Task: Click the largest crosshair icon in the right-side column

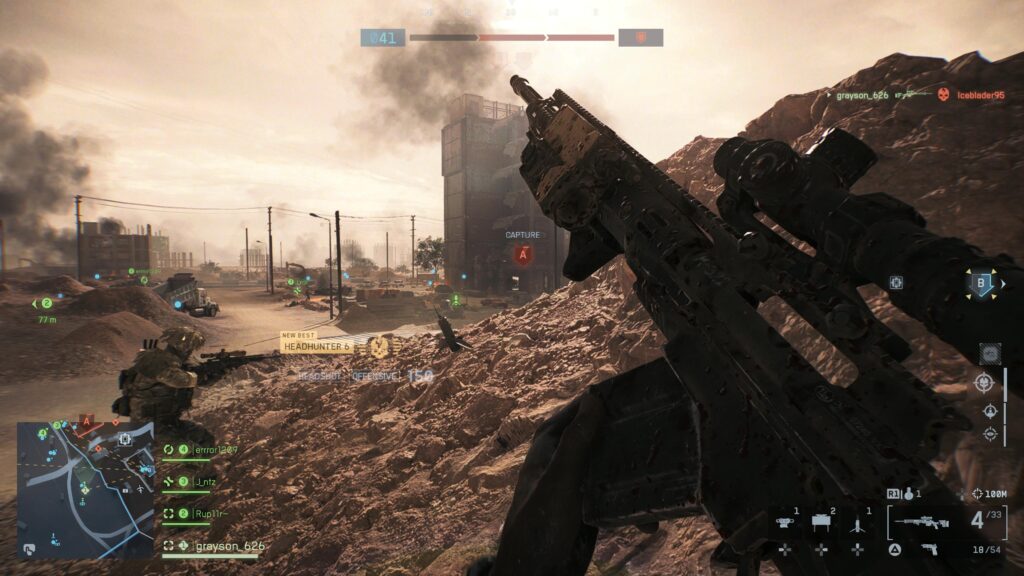Action: point(984,382)
